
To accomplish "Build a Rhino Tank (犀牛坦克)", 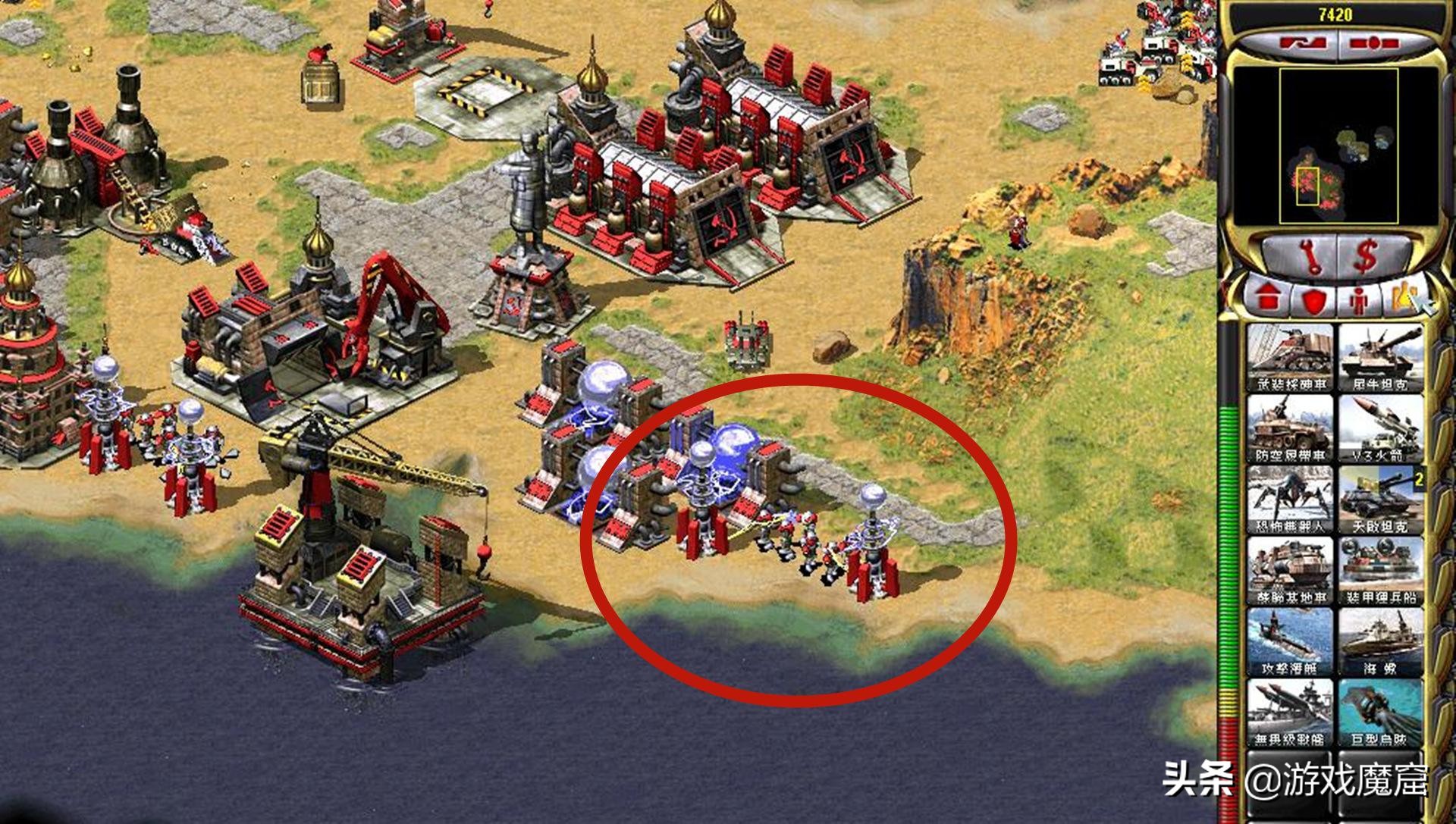I will coord(1380,356).
